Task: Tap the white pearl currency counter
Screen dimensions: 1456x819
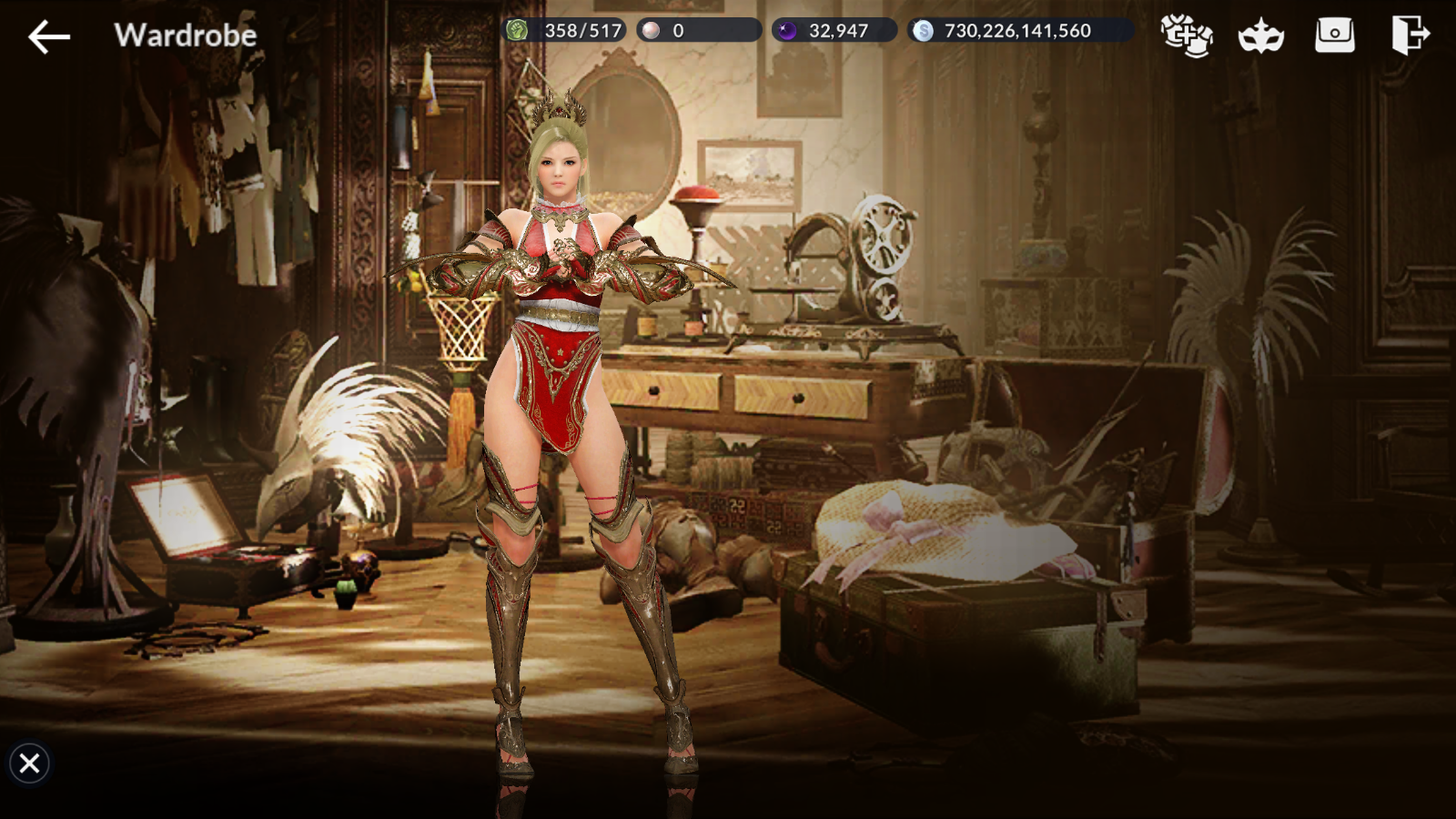Action: [698, 31]
